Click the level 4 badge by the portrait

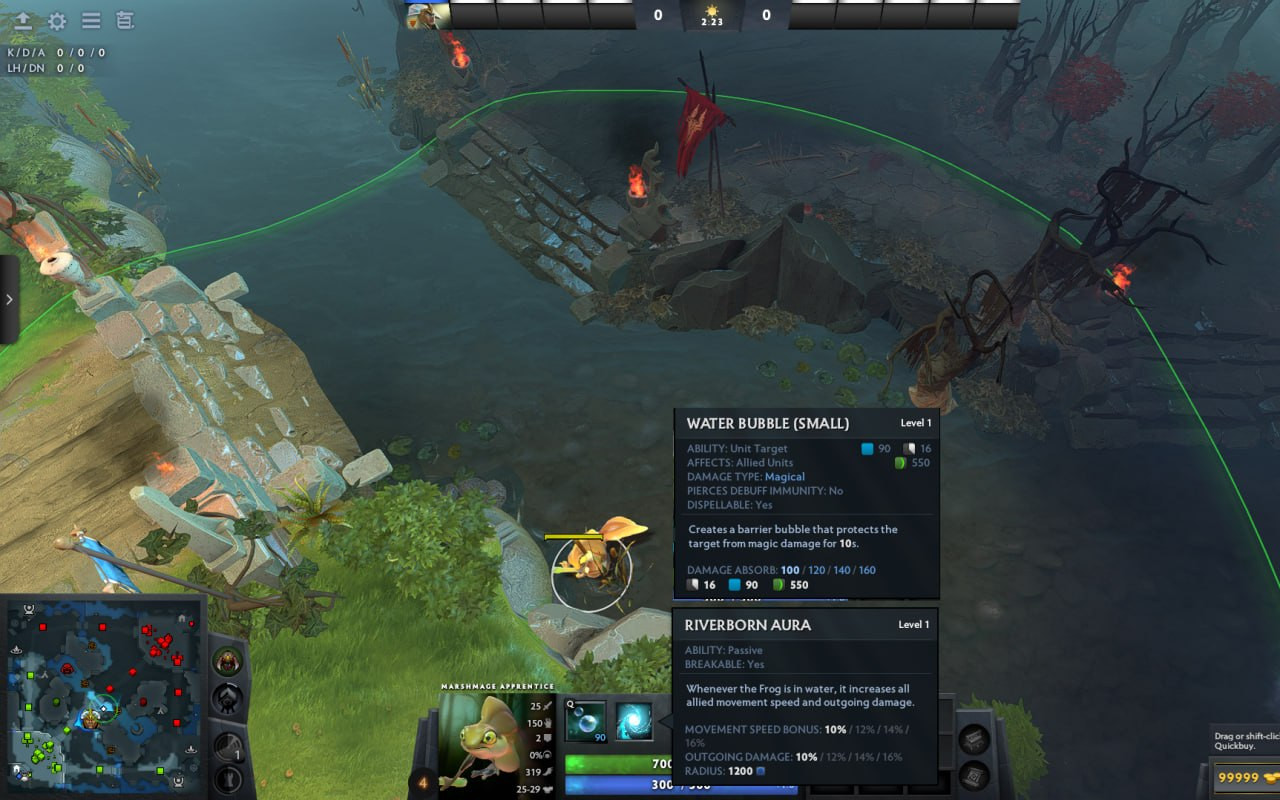click(423, 782)
